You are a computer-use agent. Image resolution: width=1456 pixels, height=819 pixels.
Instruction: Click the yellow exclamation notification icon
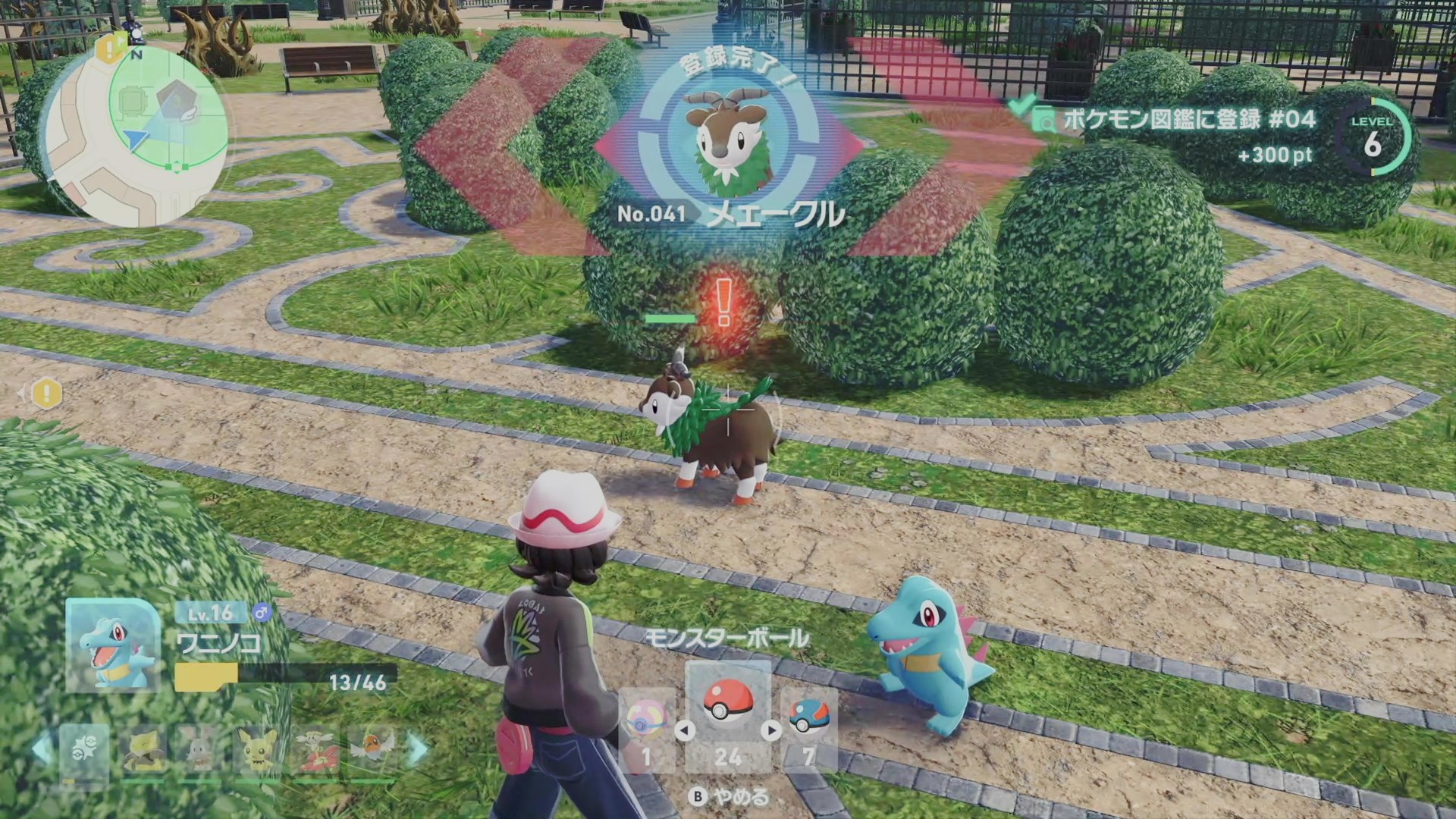(47, 393)
